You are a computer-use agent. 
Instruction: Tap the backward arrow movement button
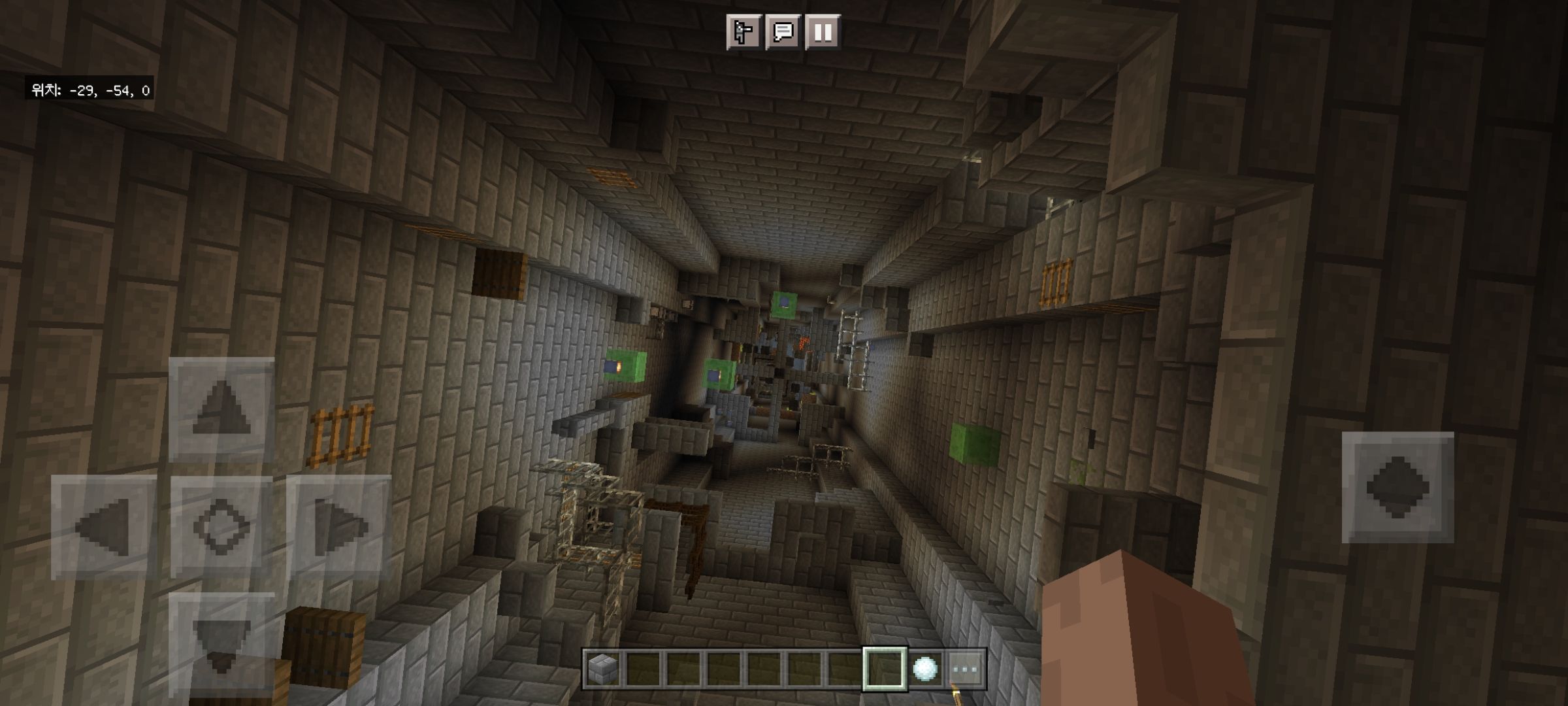click(x=221, y=642)
